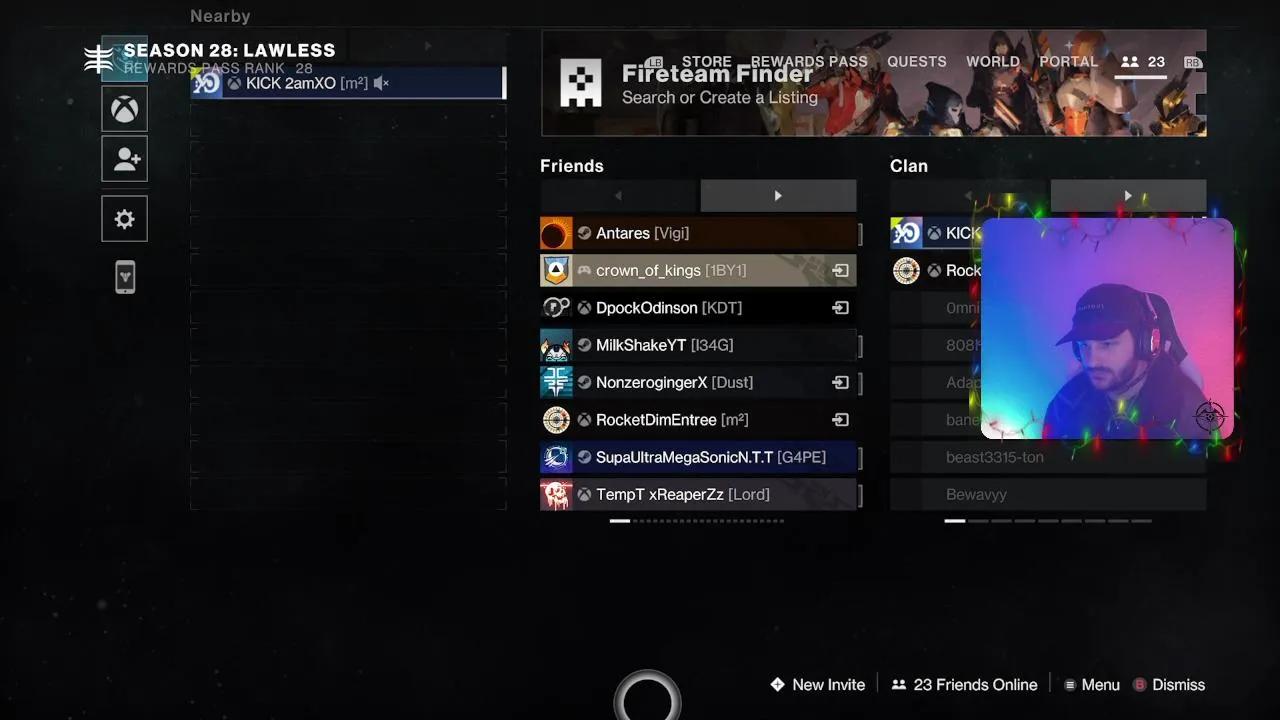This screenshot has height=720, width=1280.
Task: Click Antares' eclipse emblem icon
Action: point(556,233)
